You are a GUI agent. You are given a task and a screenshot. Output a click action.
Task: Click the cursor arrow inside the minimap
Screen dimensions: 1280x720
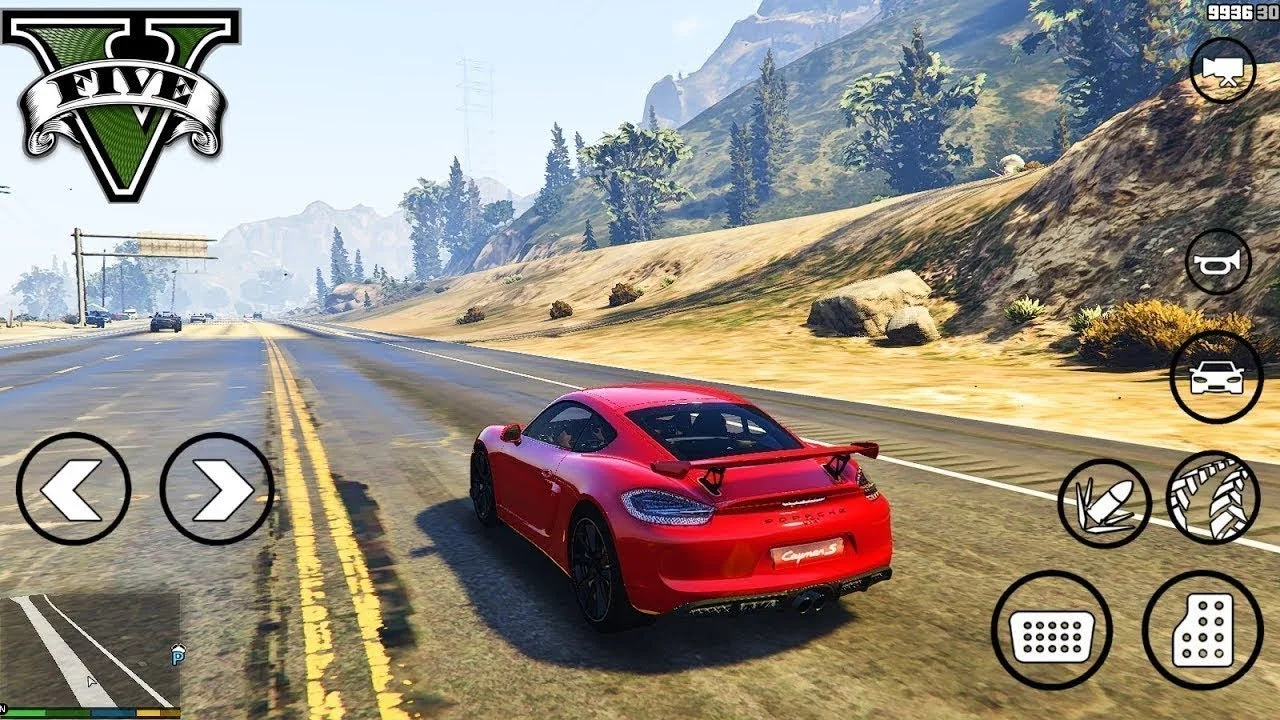(x=91, y=680)
